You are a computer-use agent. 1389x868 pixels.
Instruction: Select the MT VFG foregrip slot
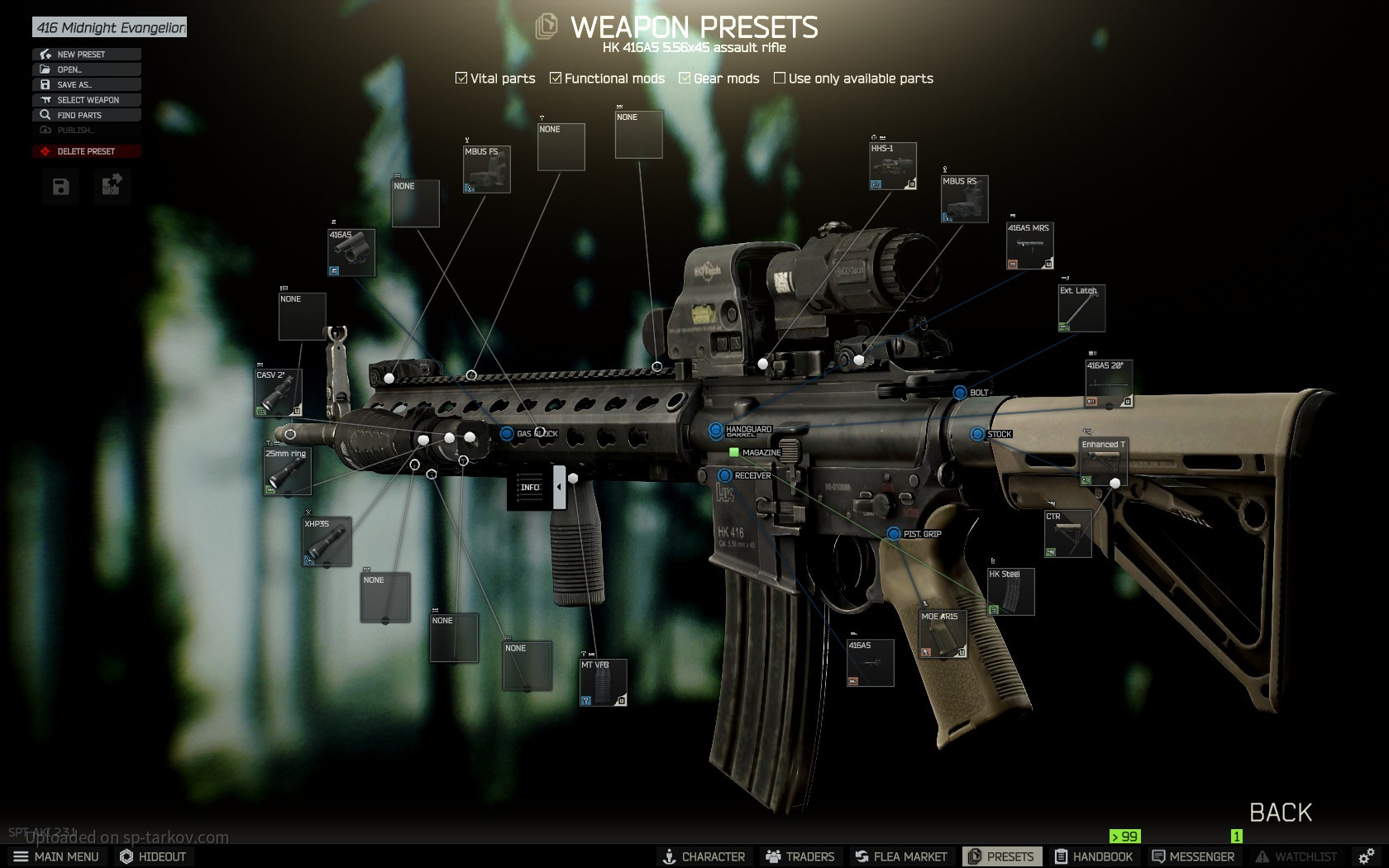pyautogui.click(x=604, y=683)
